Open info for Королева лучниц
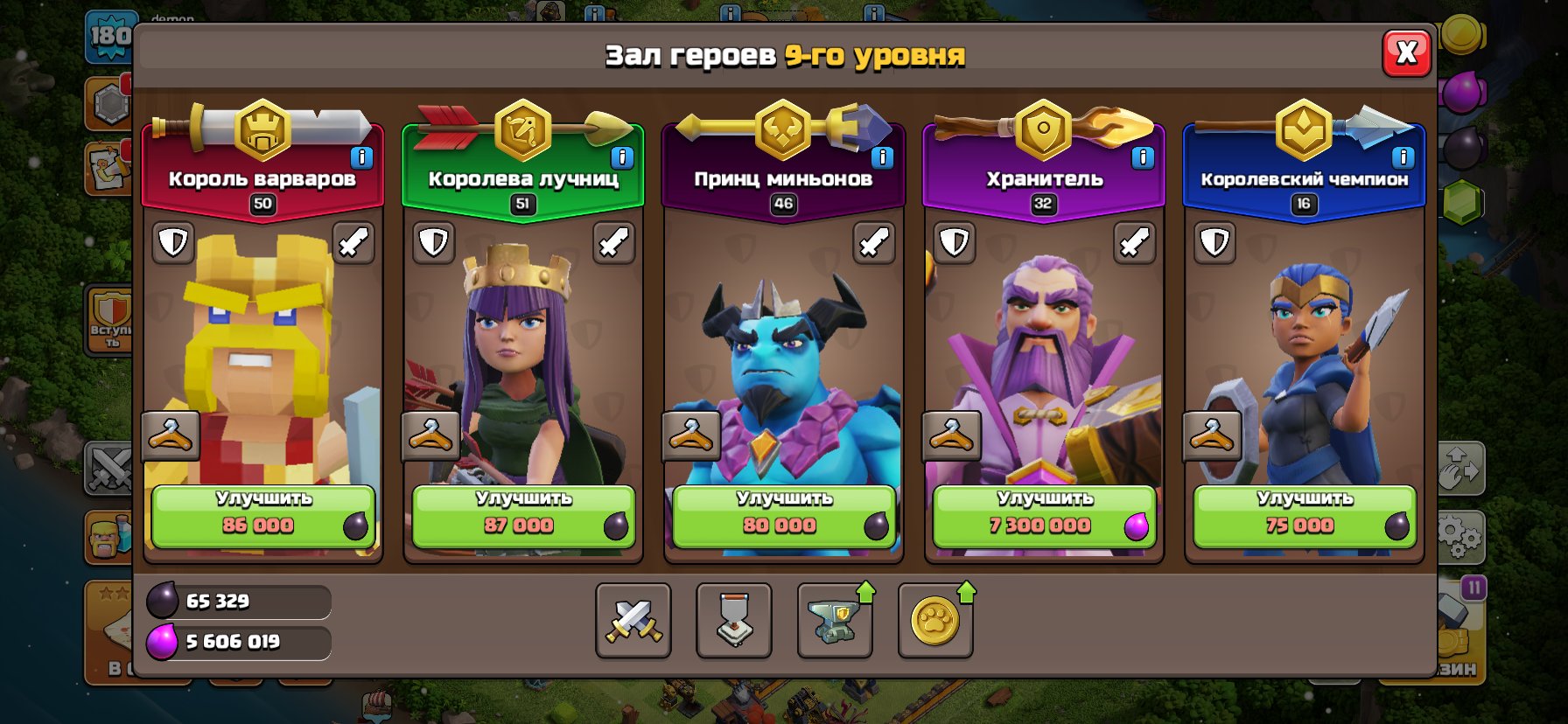 [x=621, y=157]
